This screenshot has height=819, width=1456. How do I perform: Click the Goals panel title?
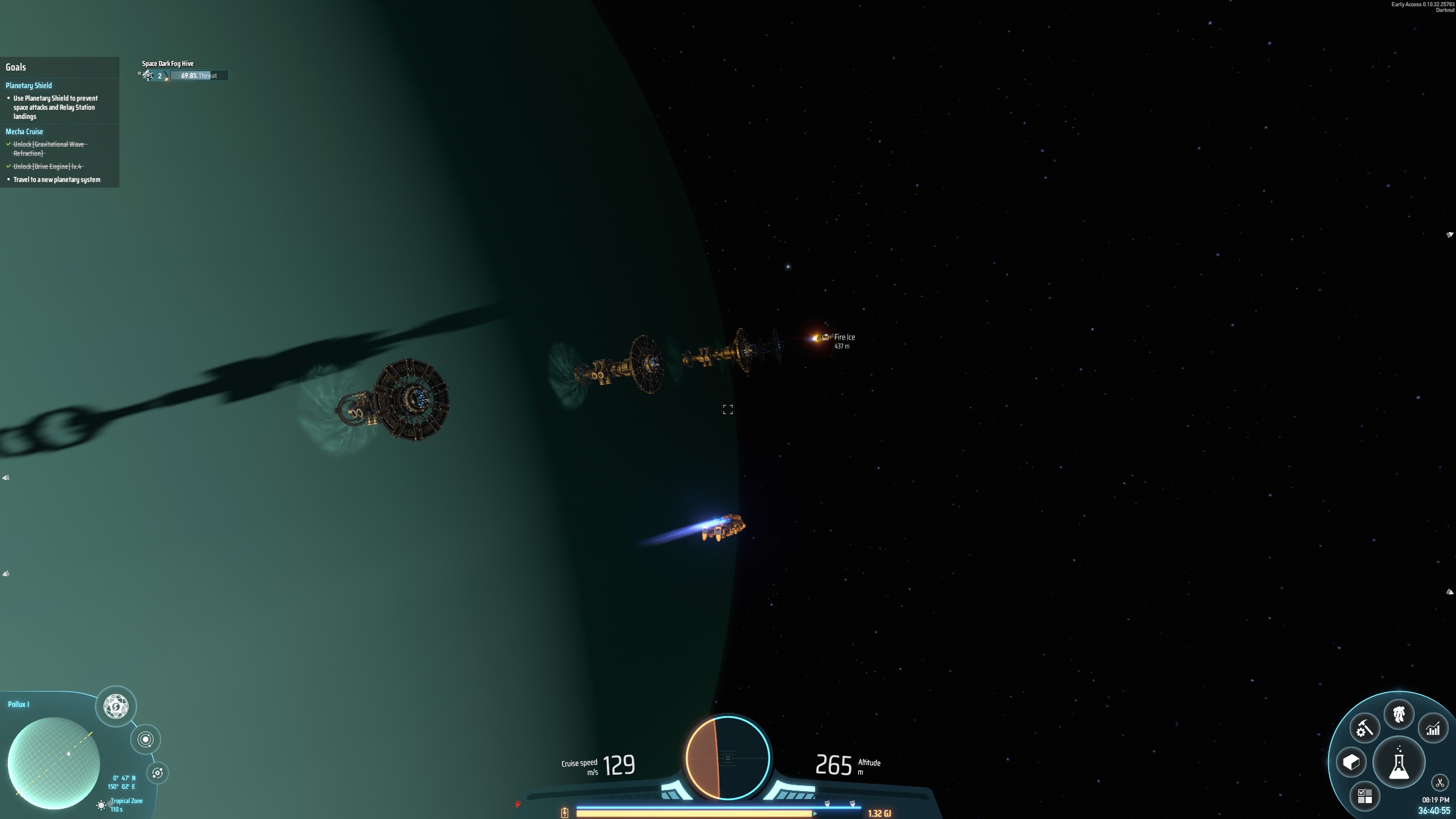[x=16, y=67]
